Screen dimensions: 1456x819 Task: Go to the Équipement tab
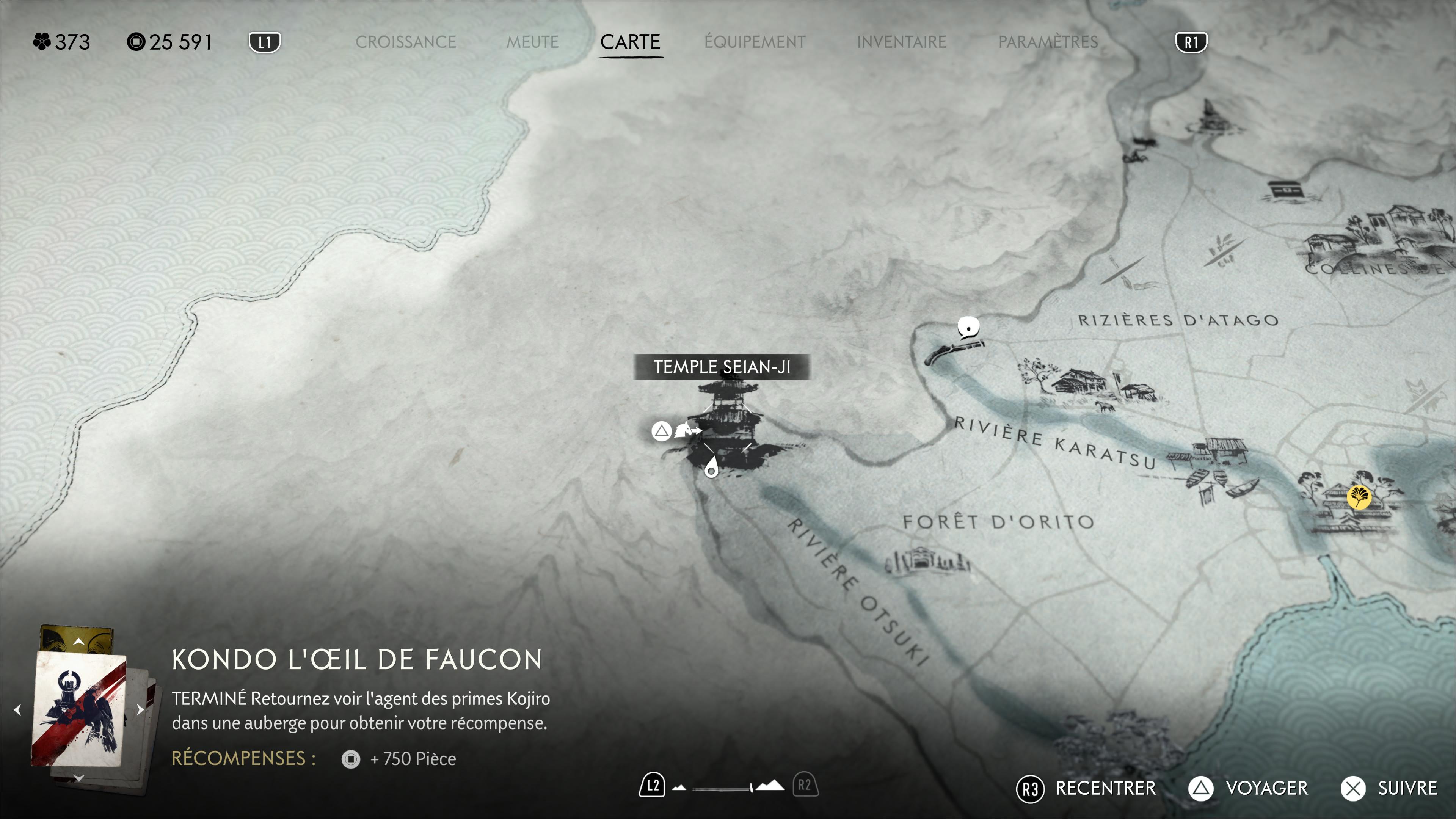pos(755,42)
